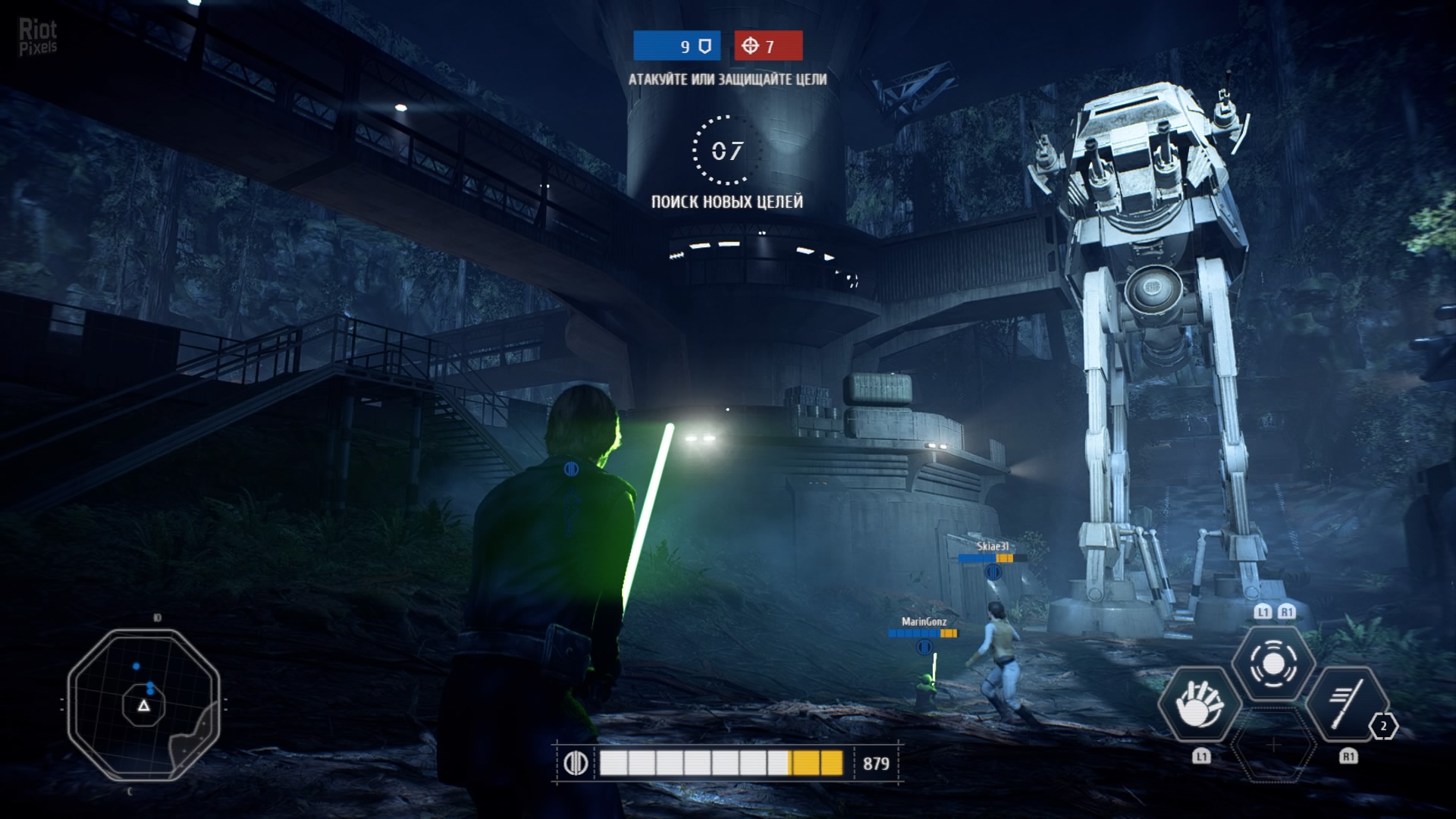This screenshot has height=819, width=1456.
Task: Activate the Force Push hand ability
Action: tap(1199, 704)
